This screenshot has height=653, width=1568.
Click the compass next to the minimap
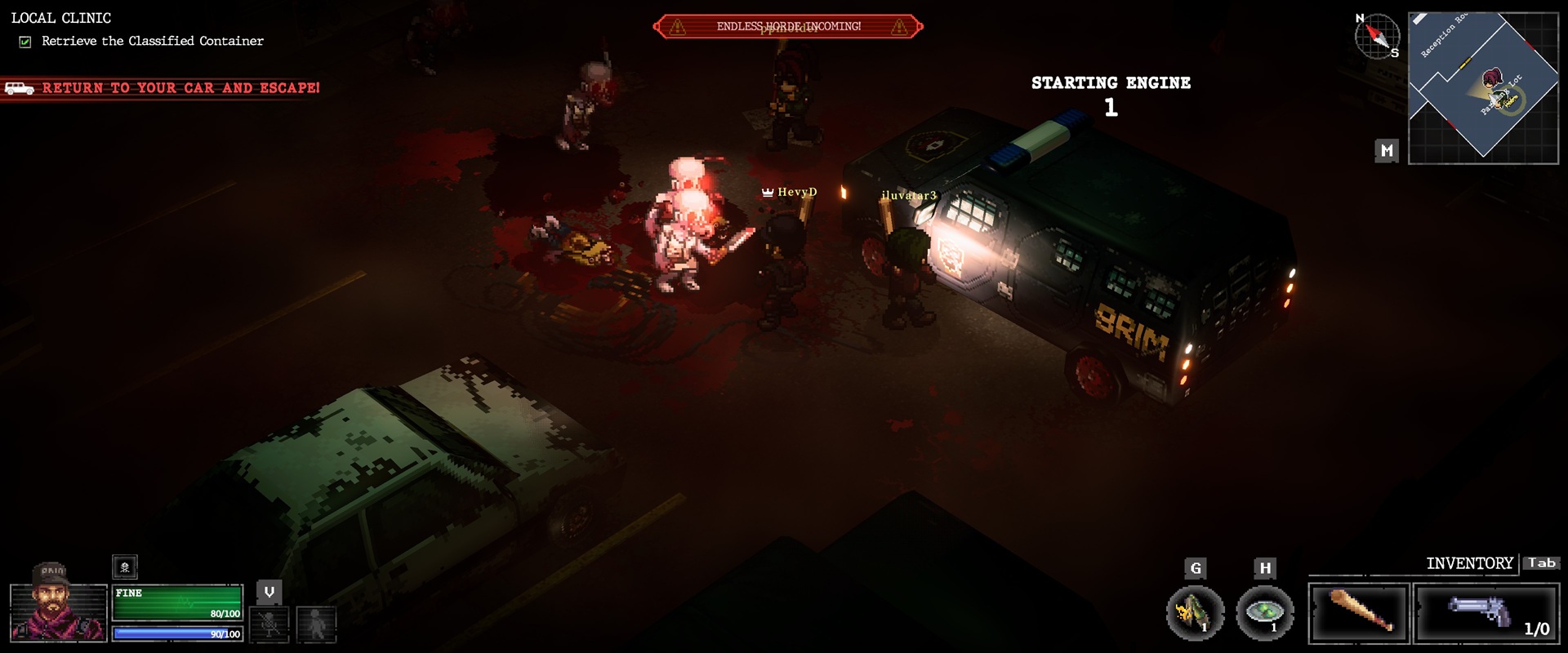point(1377,36)
